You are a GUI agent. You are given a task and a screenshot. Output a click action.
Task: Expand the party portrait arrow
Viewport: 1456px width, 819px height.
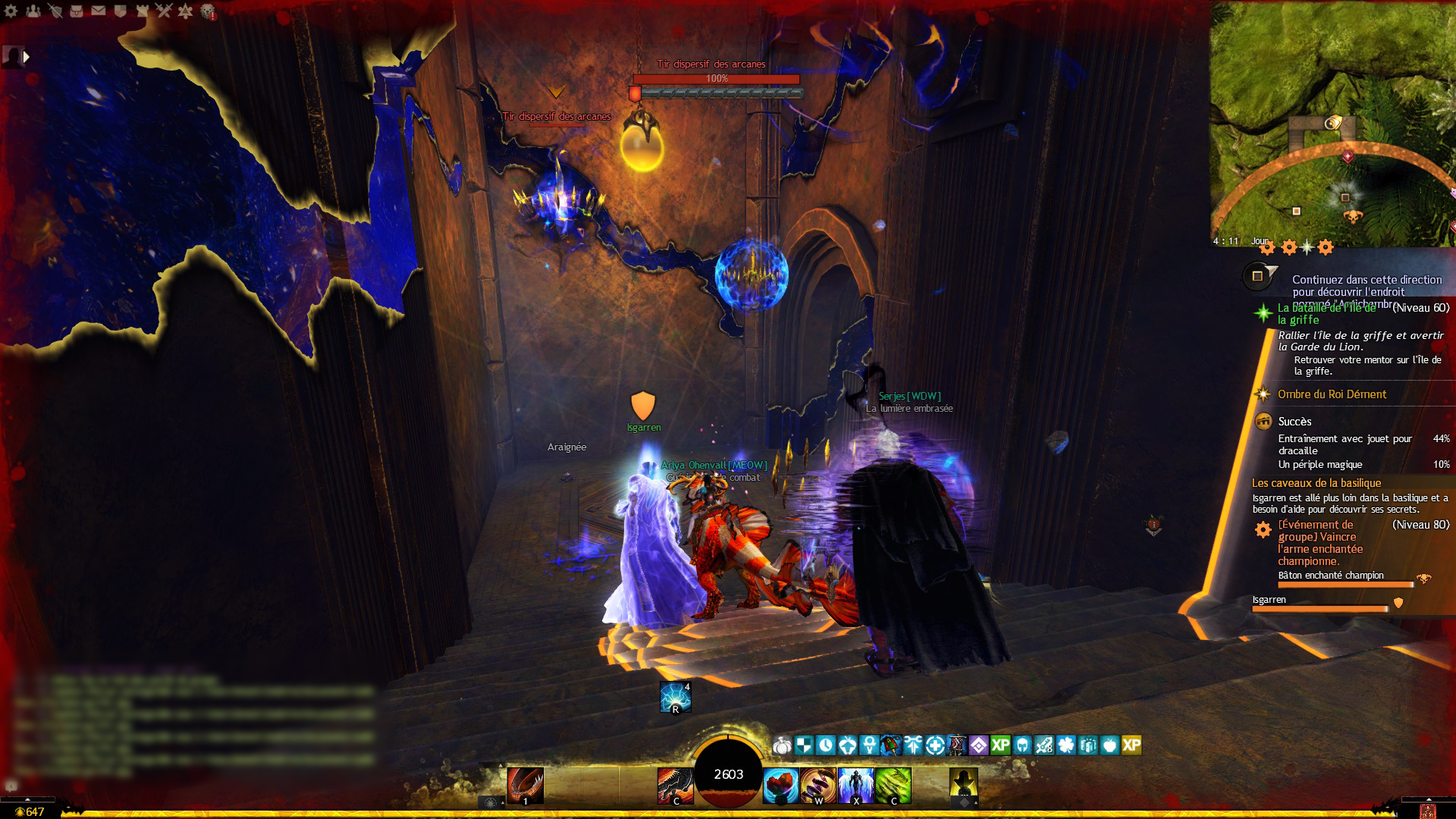point(27,56)
